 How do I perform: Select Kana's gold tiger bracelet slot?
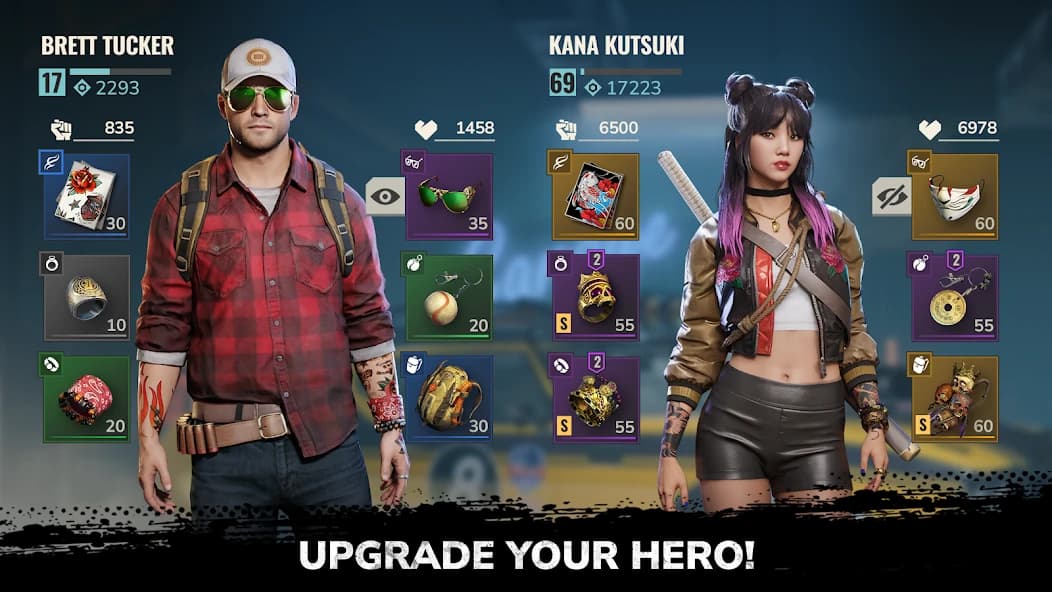coord(596,398)
